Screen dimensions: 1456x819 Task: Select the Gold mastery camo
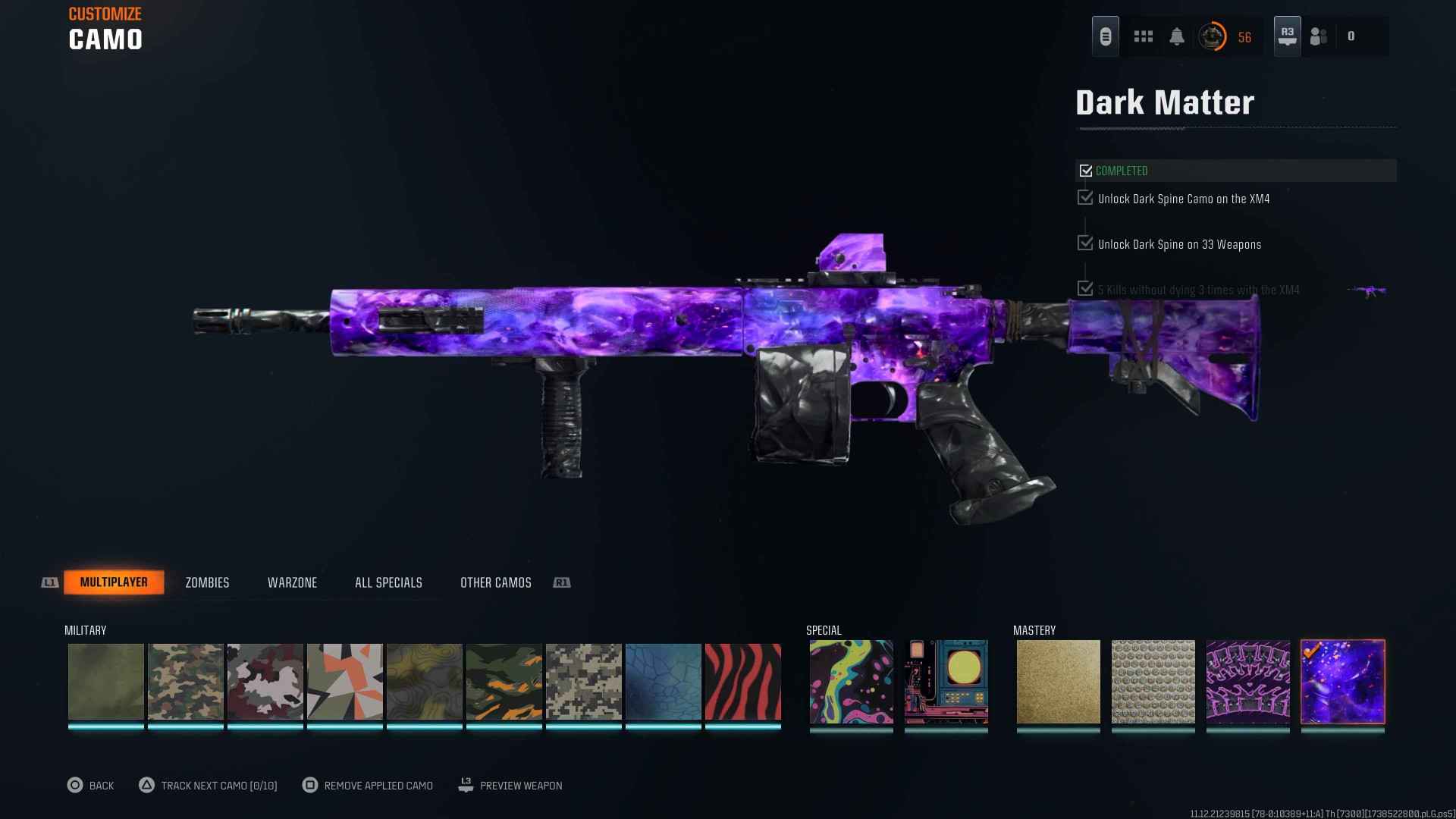coord(1058,681)
